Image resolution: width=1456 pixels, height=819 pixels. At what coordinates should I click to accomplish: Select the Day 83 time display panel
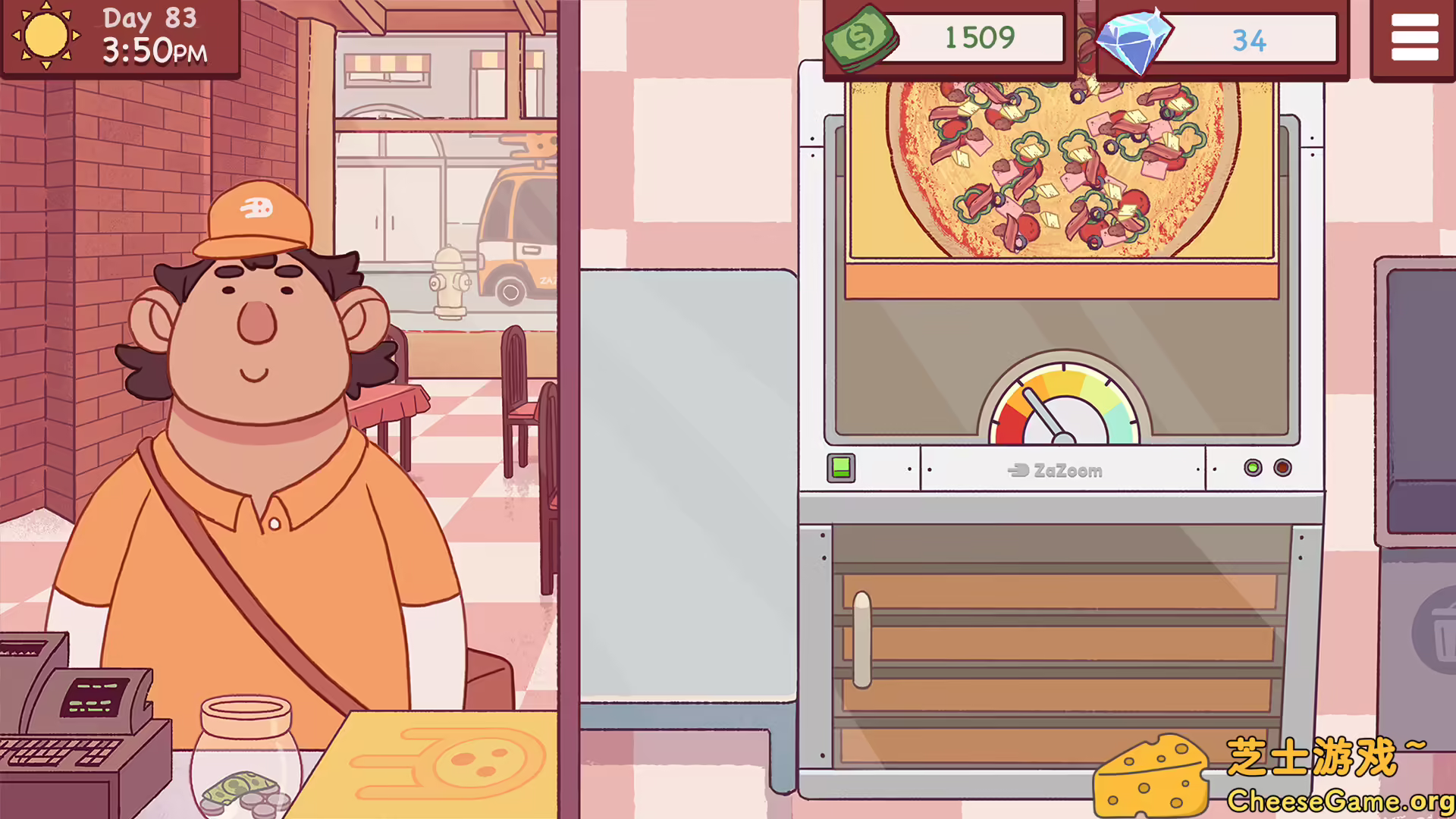[152, 36]
